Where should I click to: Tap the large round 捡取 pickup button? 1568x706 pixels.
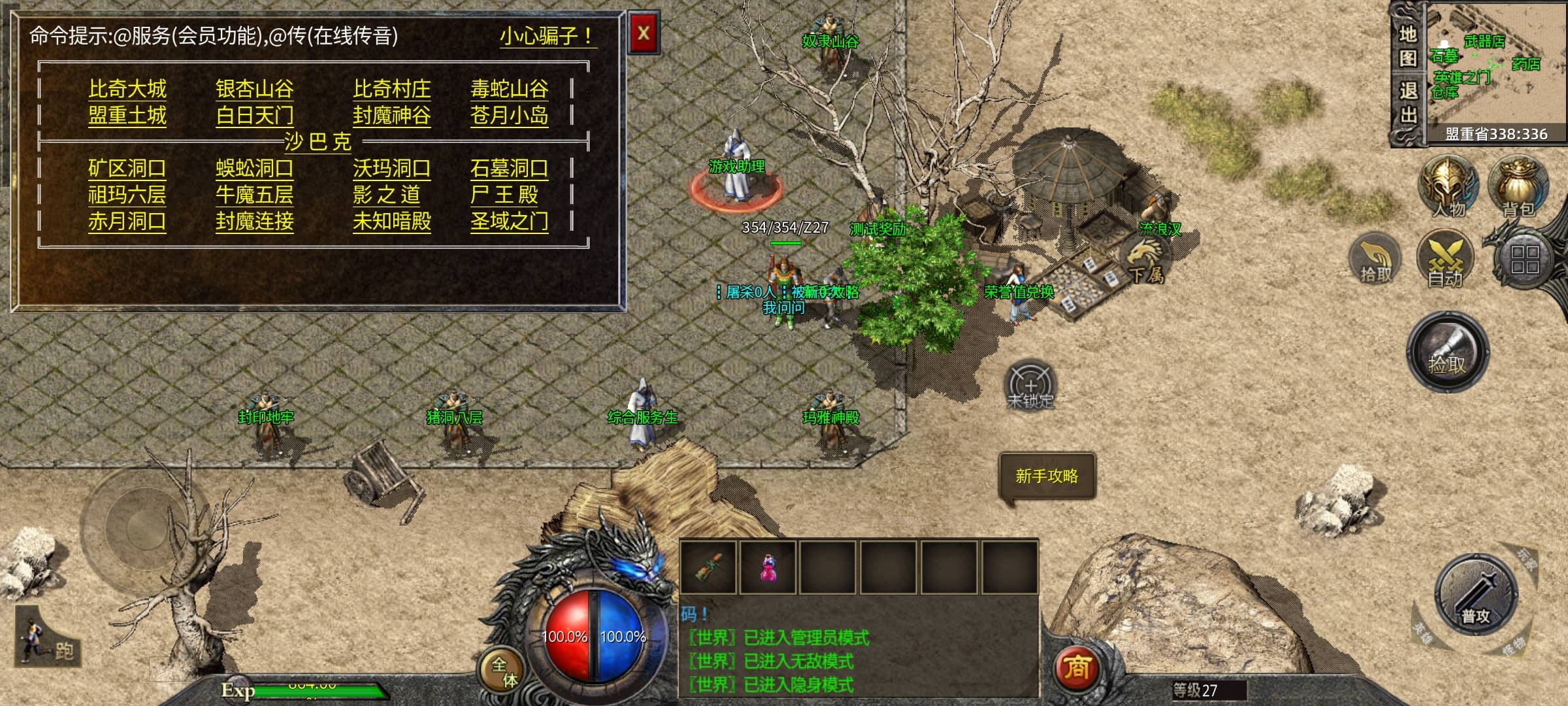click(1447, 352)
